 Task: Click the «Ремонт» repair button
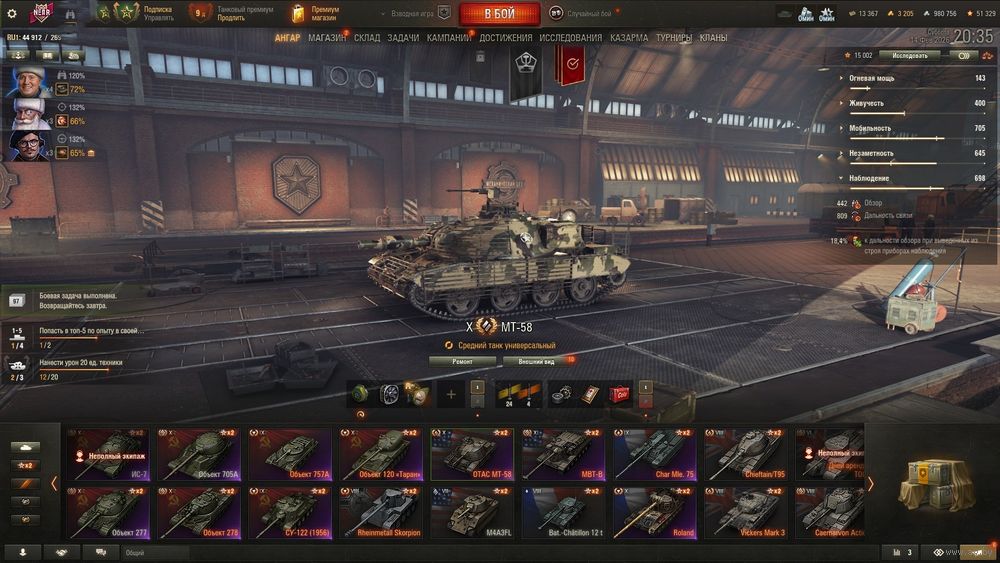point(462,360)
